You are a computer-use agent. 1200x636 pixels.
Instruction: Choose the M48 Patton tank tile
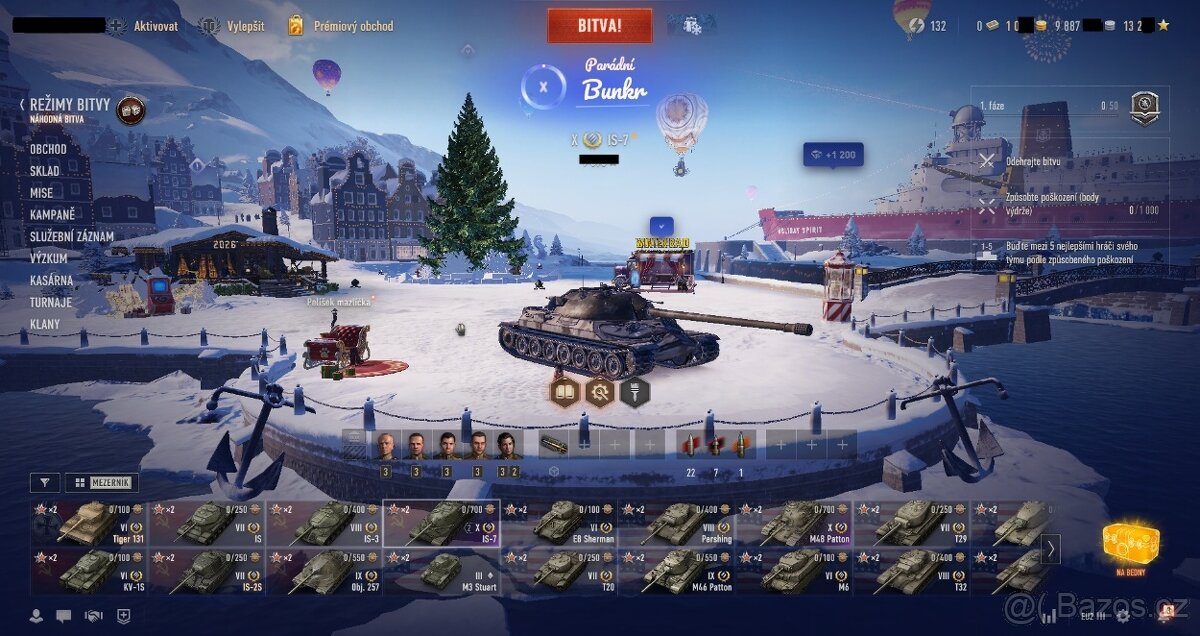[795, 523]
